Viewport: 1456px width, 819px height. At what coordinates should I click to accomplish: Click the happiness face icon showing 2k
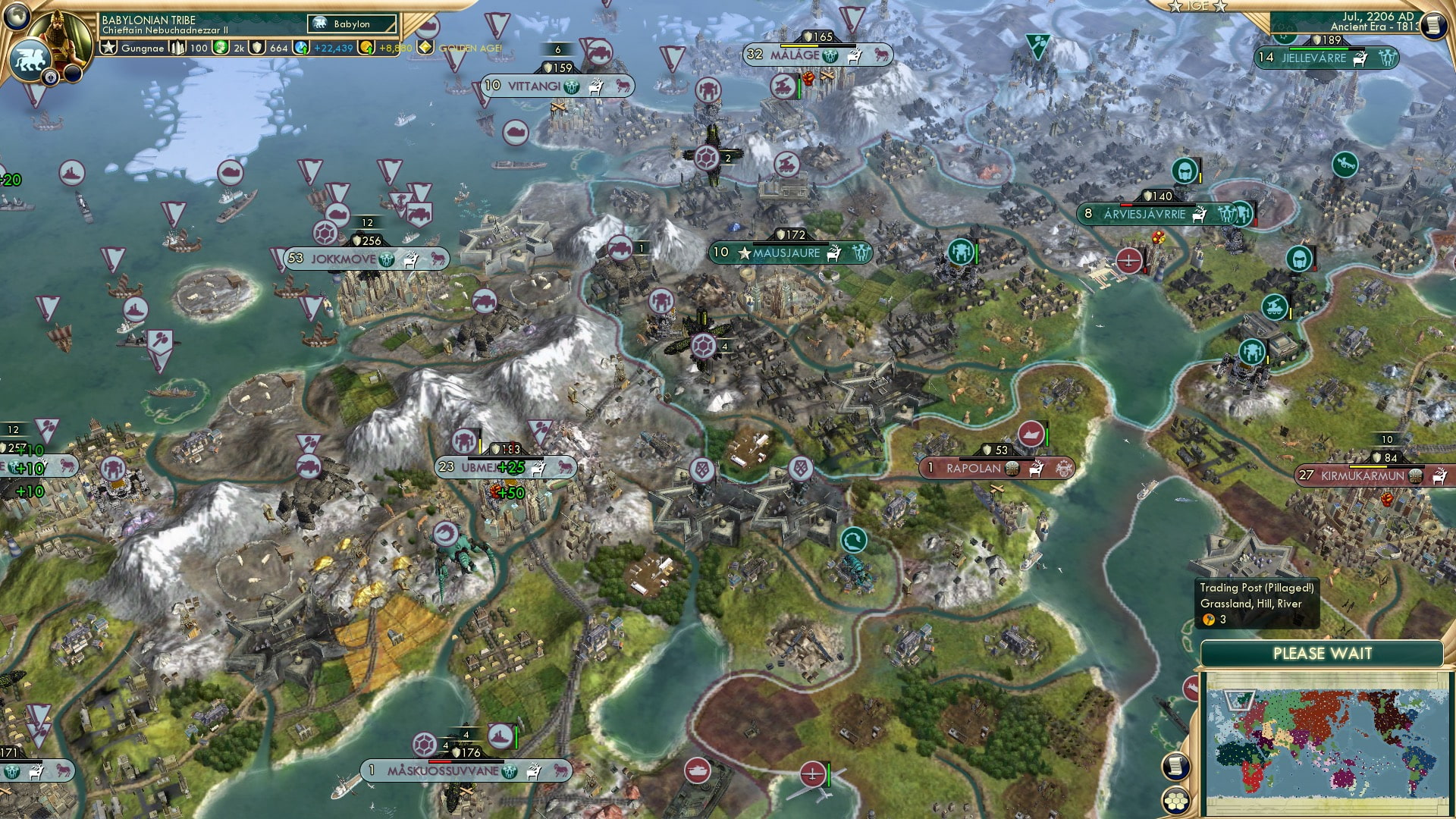click(x=219, y=47)
